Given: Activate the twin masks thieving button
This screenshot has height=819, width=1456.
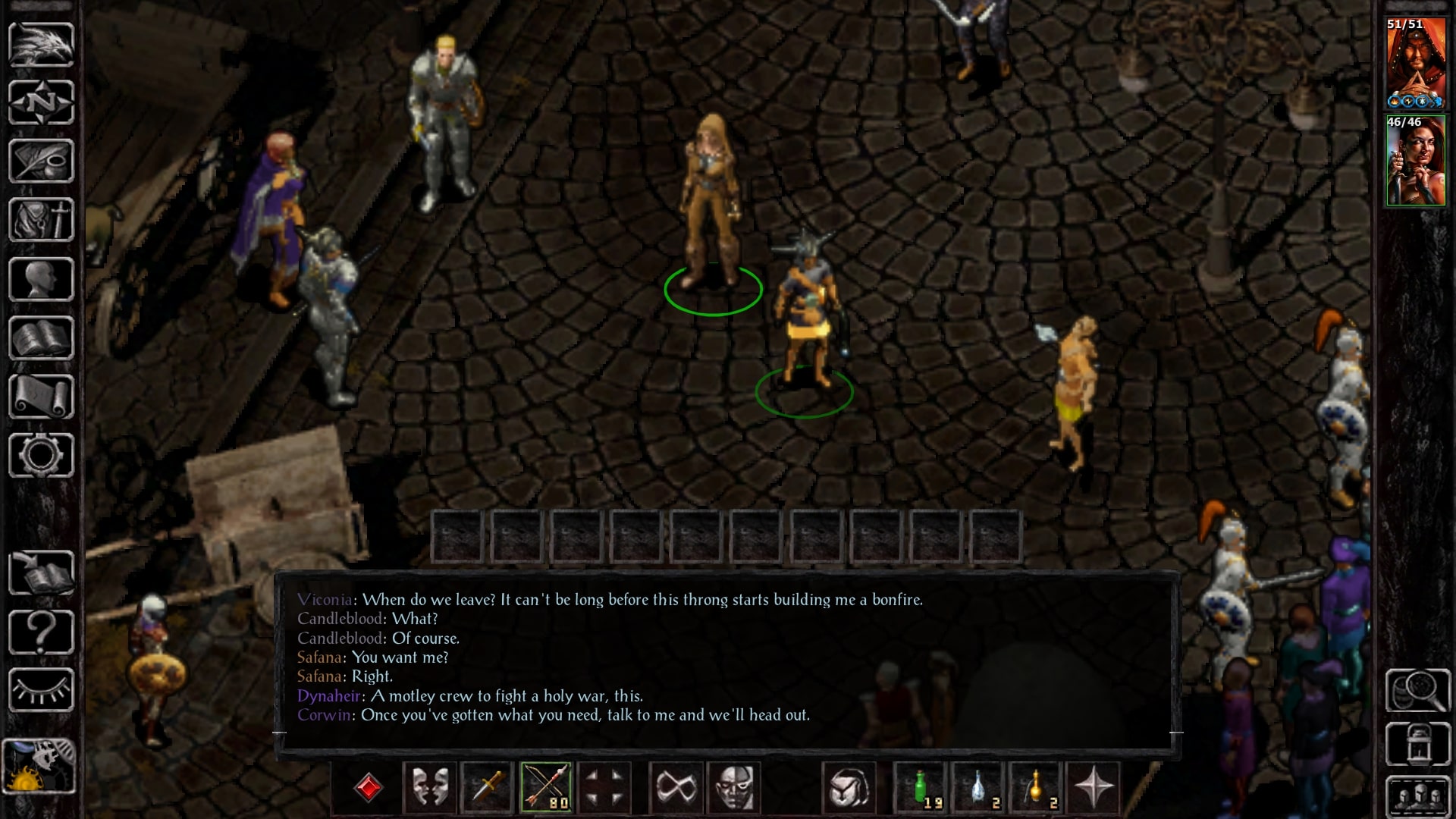Looking at the screenshot, I should [x=429, y=787].
